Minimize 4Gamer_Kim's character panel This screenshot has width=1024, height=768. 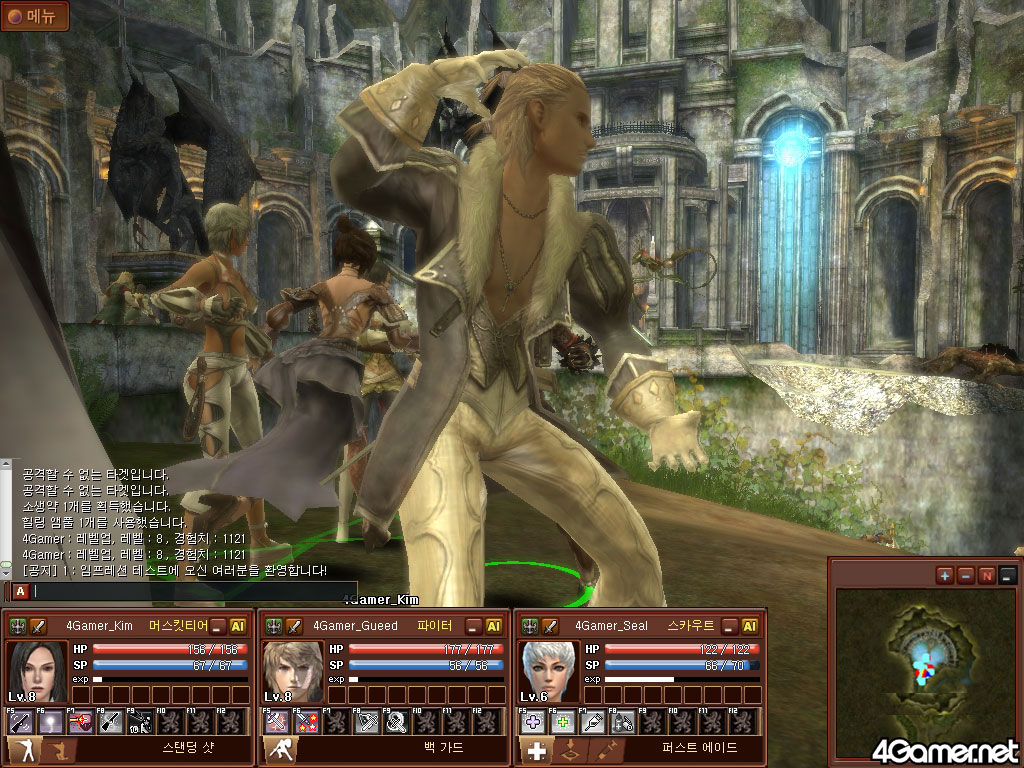218,626
